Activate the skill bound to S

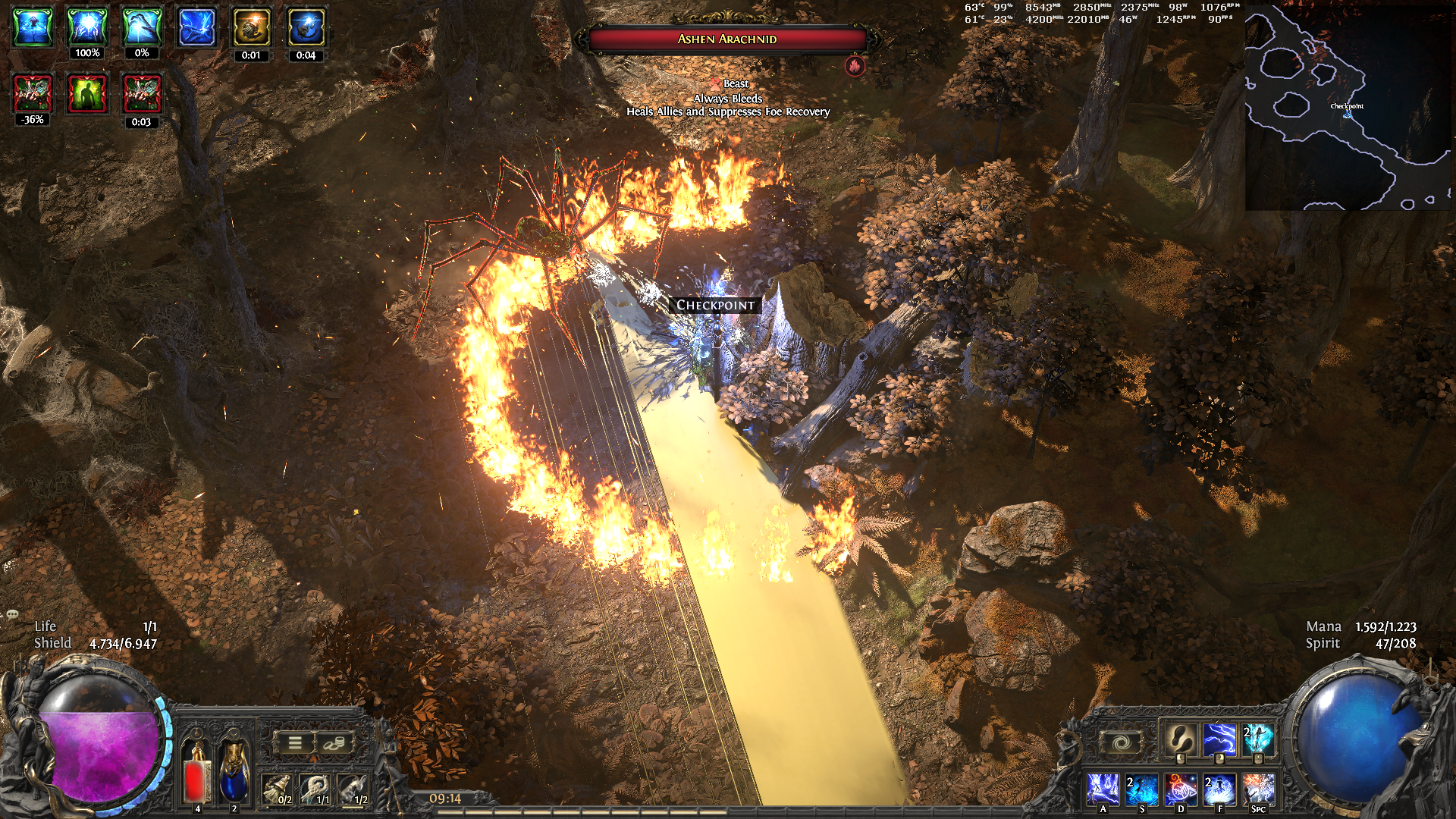click(1141, 789)
